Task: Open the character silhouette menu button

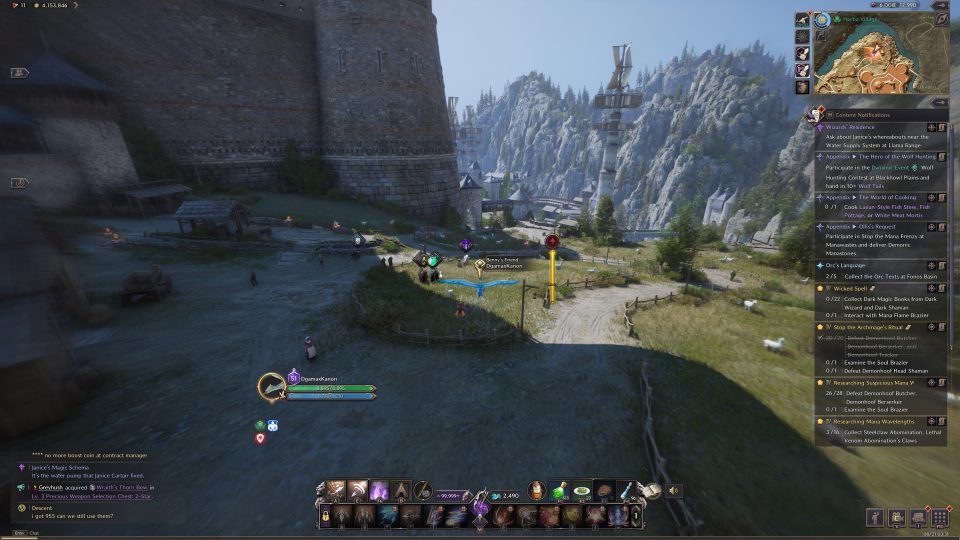Action: tap(873, 518)
